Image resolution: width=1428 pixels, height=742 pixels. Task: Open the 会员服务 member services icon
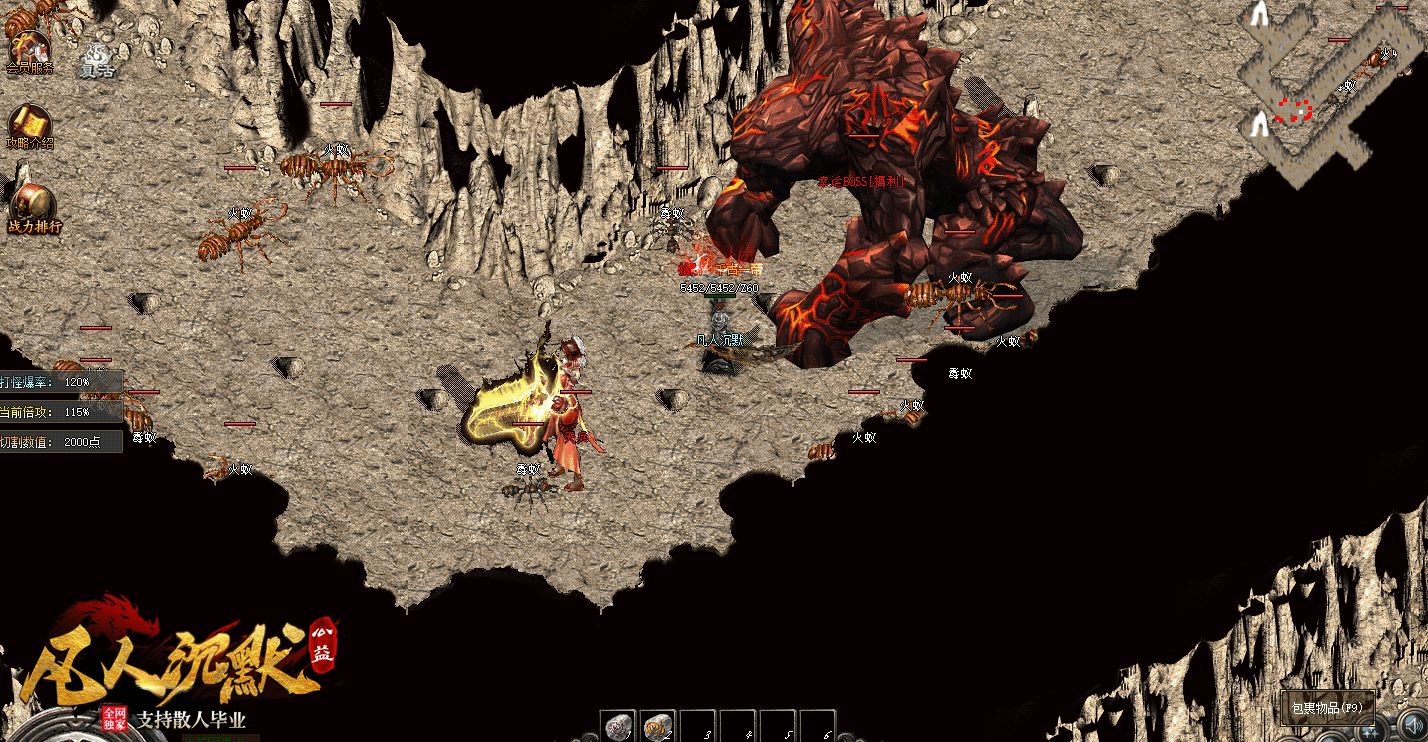[29, 48]
